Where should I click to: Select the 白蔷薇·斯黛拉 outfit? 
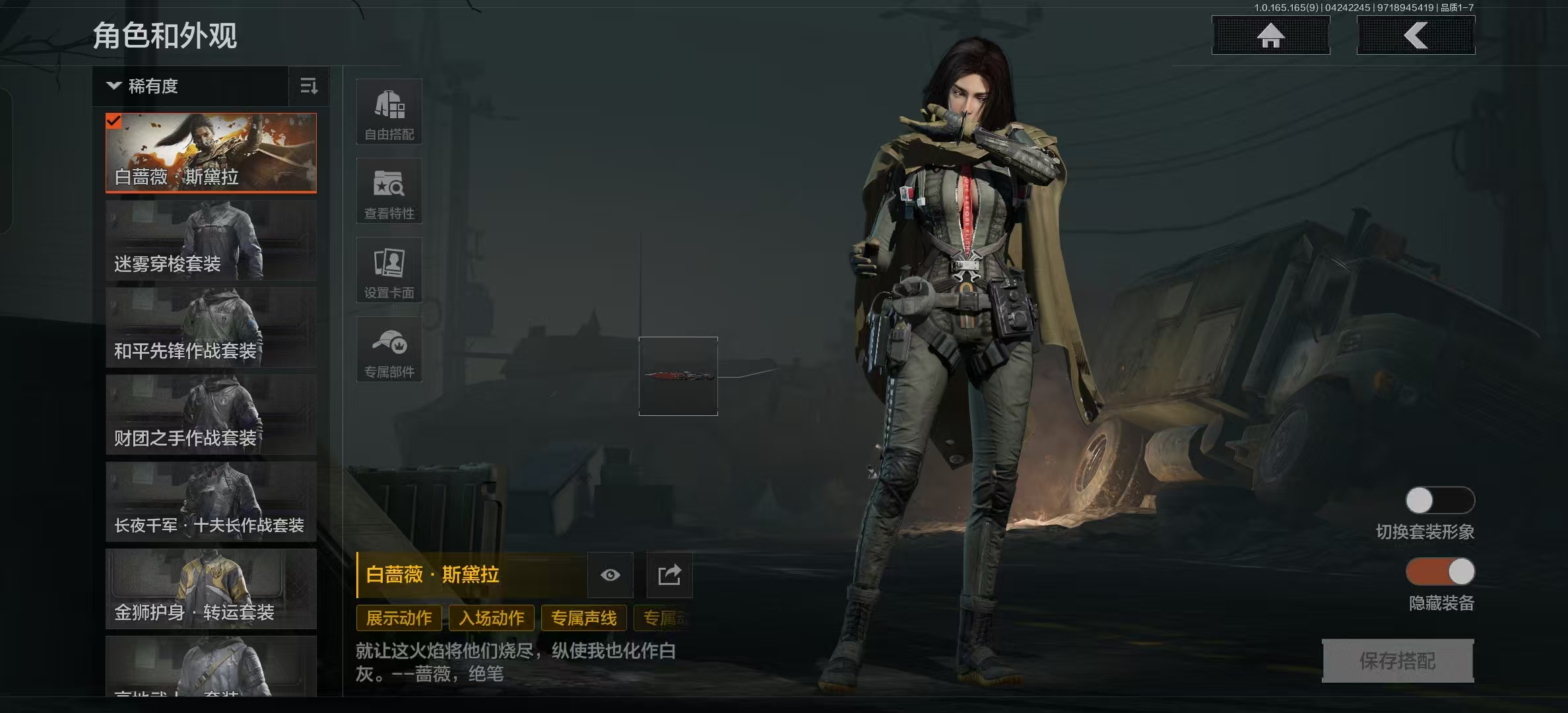[x=211, y=153]
